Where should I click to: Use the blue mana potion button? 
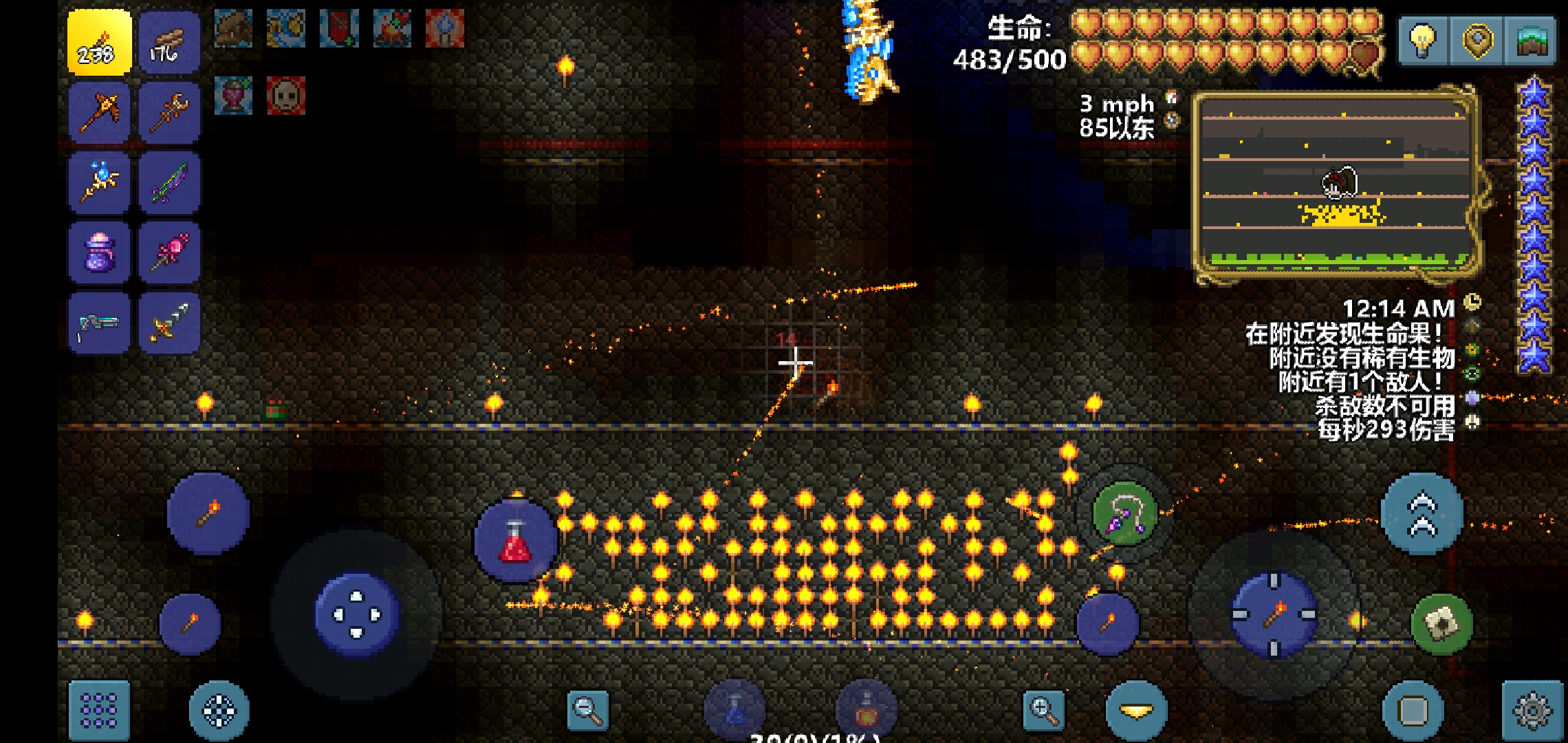(x=734, y=711)
